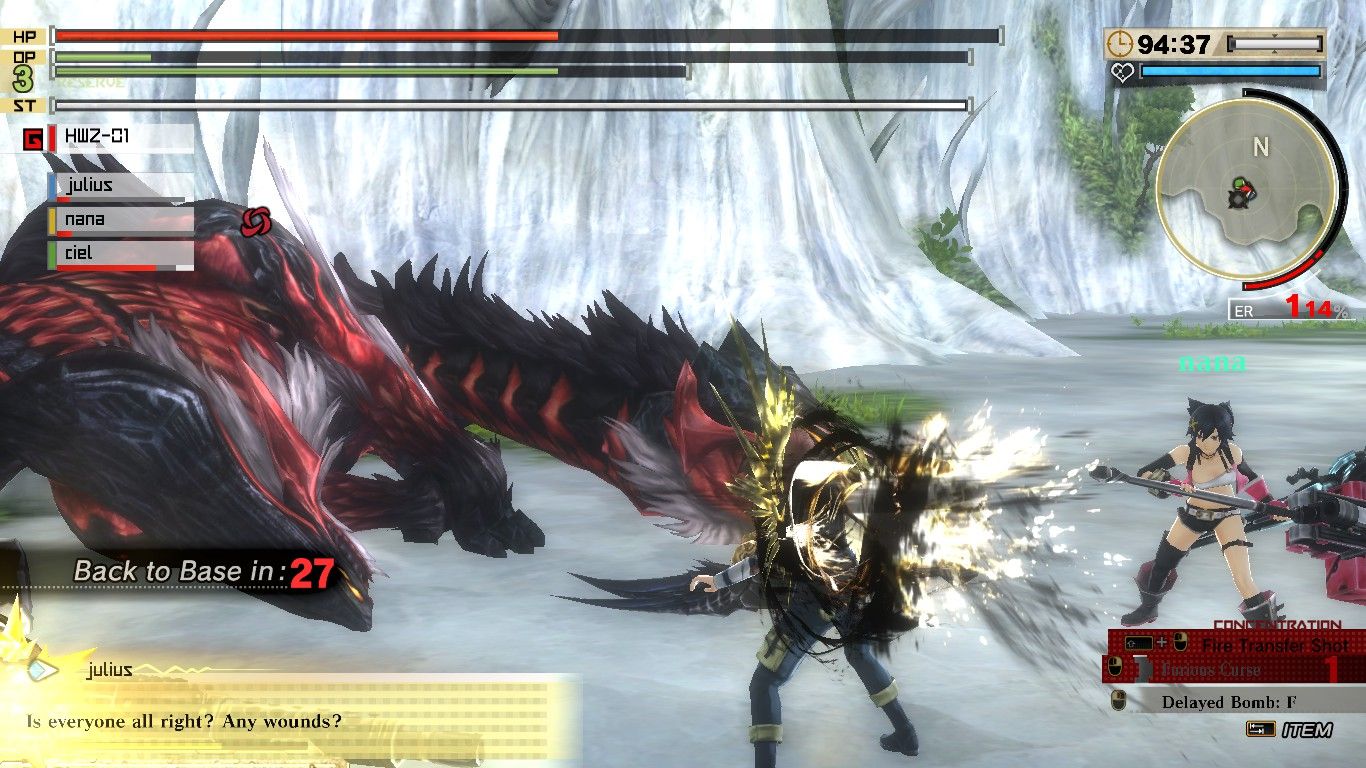Image resolution: width=1366 pixels, height=768 pixels.
Task: Click the upper arrow on the top-right gauge
Action: click(x=1275, y=35)
